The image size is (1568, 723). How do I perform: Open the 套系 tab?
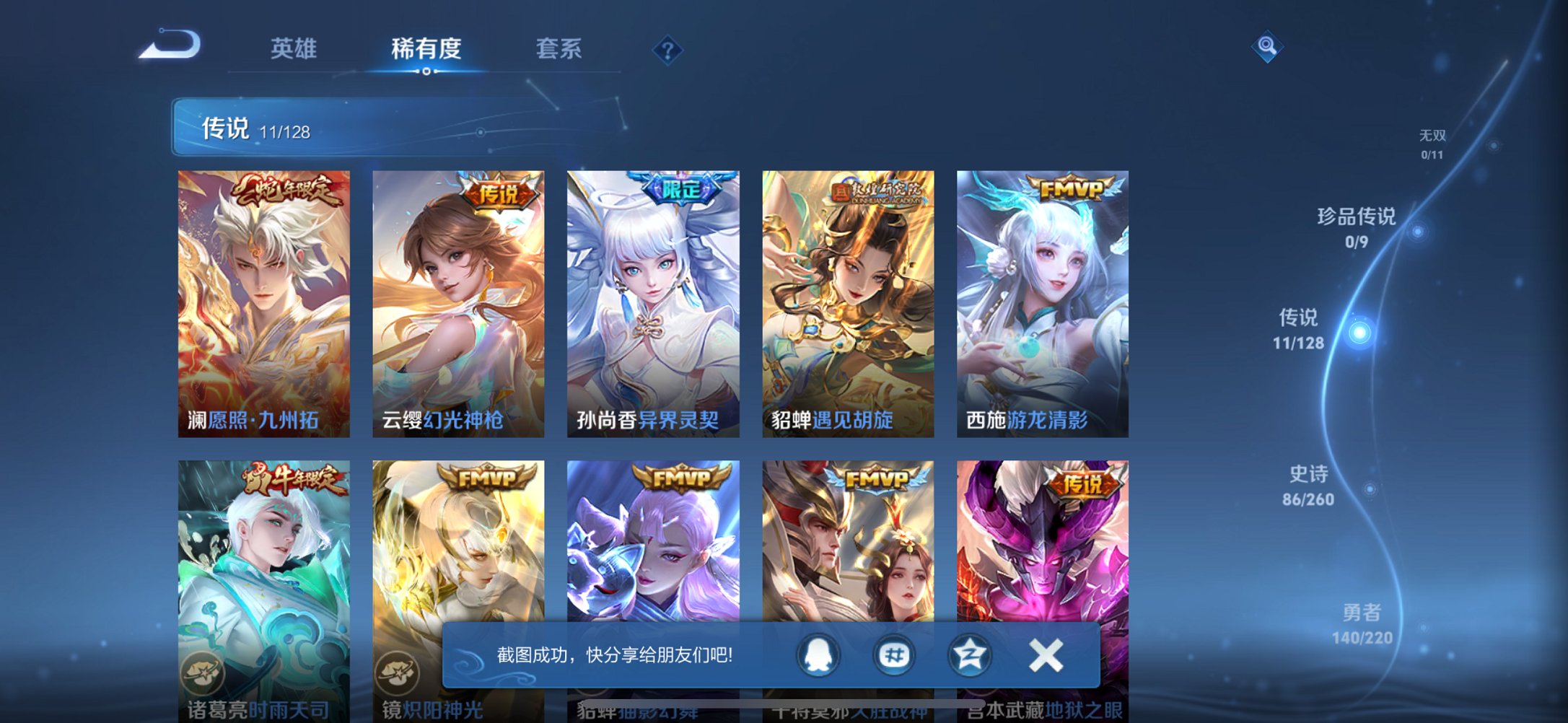[x=559, y=48]
